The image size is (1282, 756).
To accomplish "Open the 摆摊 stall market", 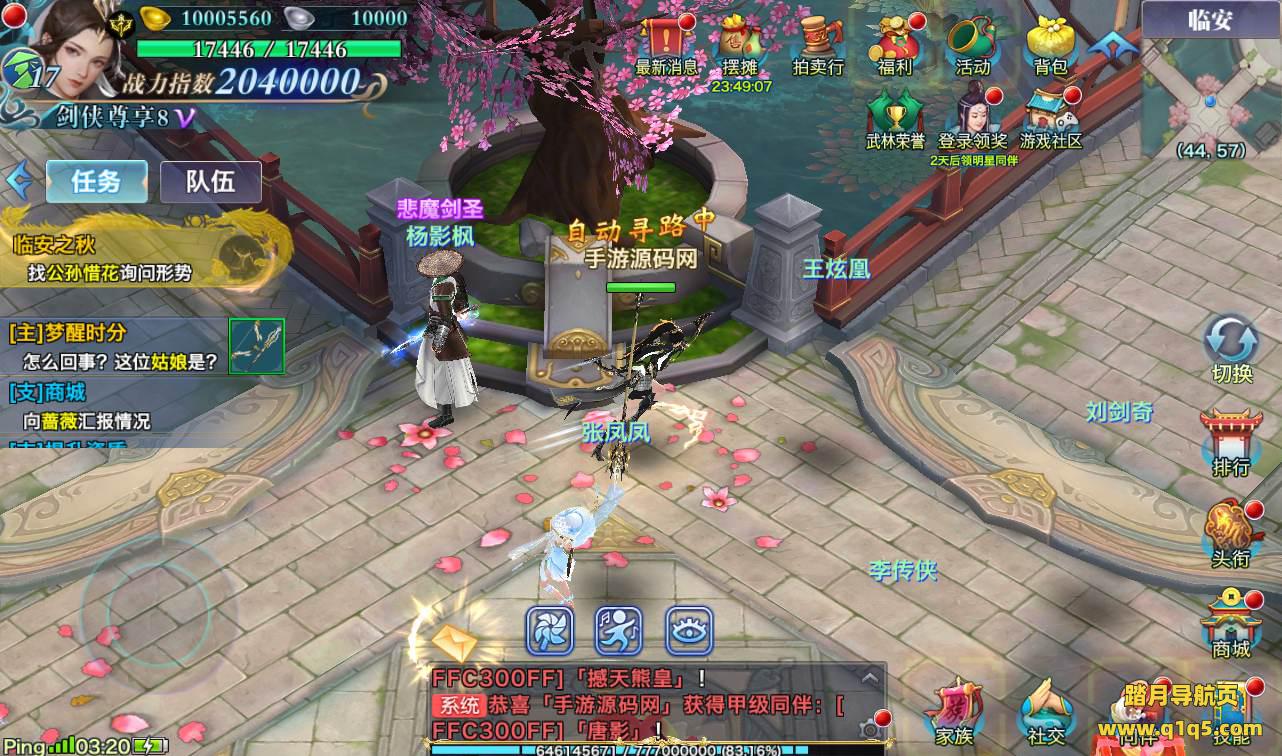I will pos(741,42).
